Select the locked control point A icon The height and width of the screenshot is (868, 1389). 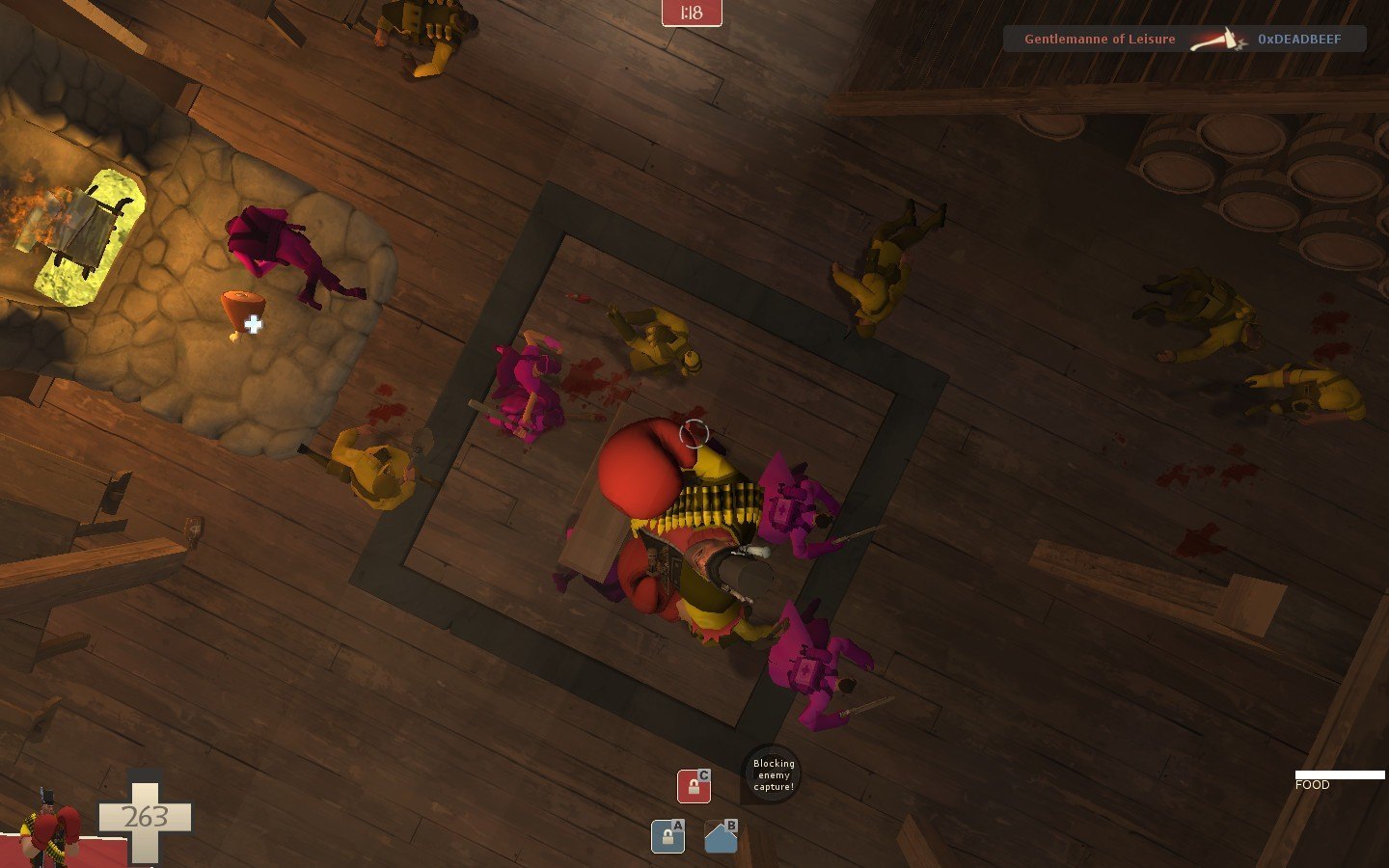click(667, 836)
